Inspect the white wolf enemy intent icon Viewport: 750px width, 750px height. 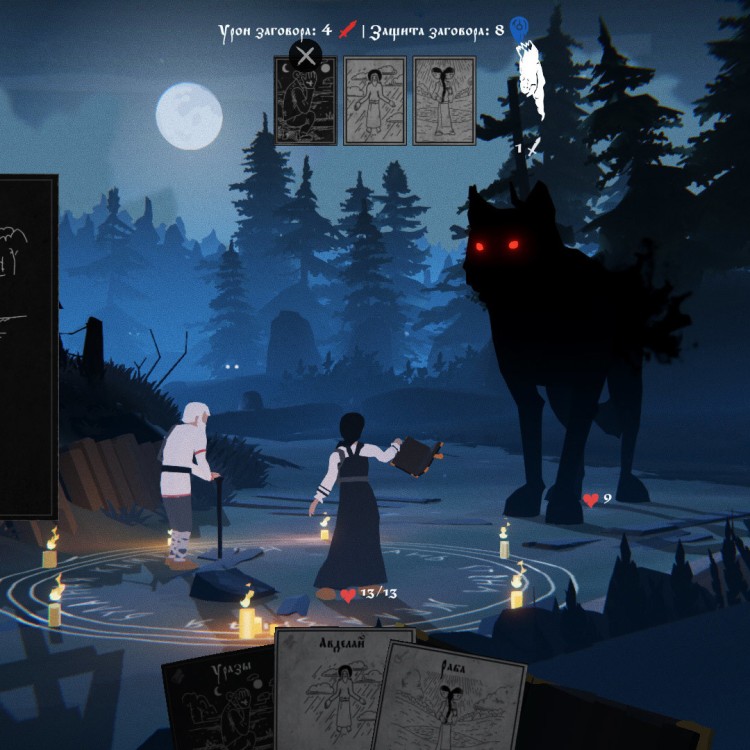point(530,82)
